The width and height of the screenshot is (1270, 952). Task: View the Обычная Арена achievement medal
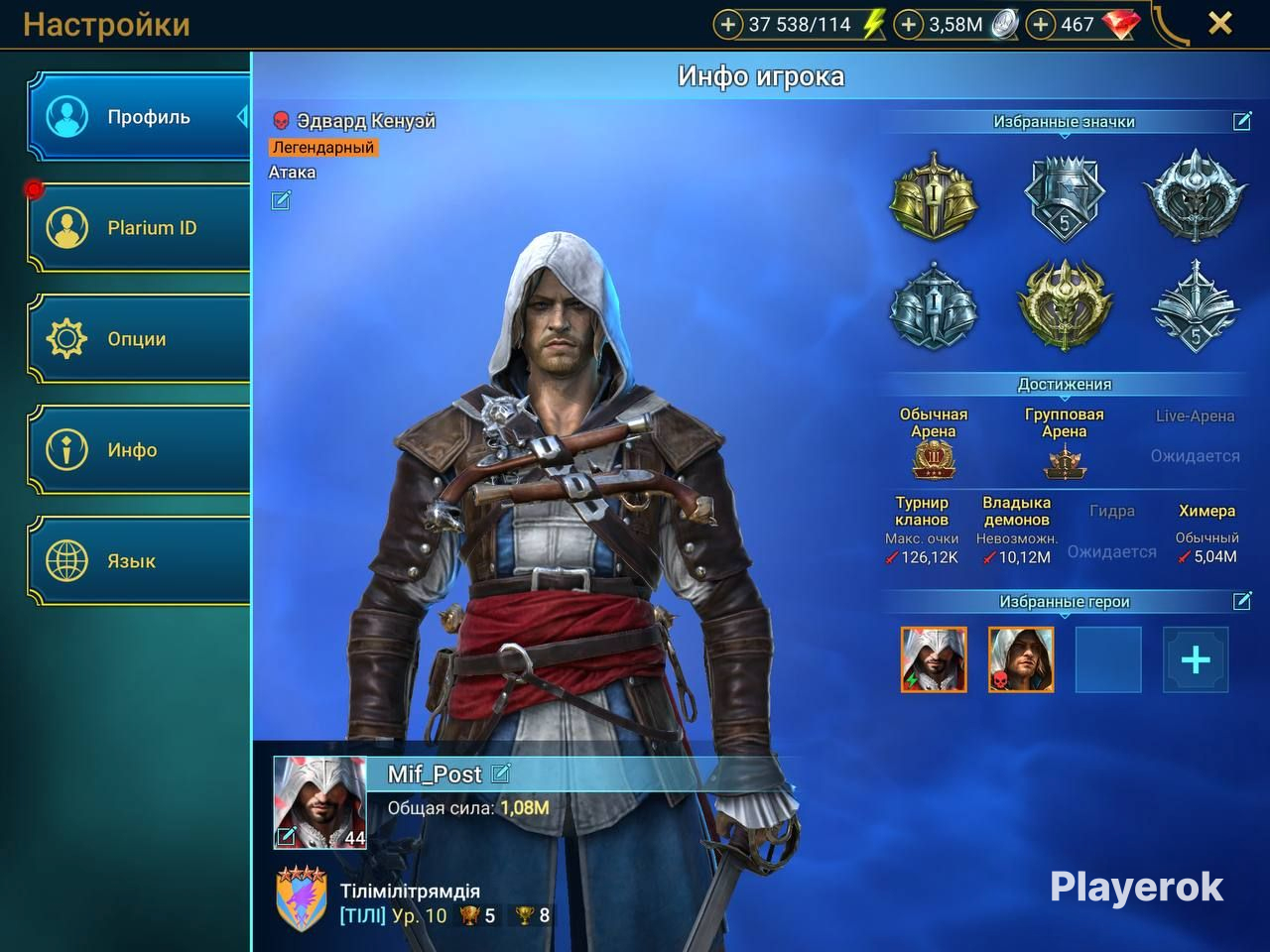(933, 460)
